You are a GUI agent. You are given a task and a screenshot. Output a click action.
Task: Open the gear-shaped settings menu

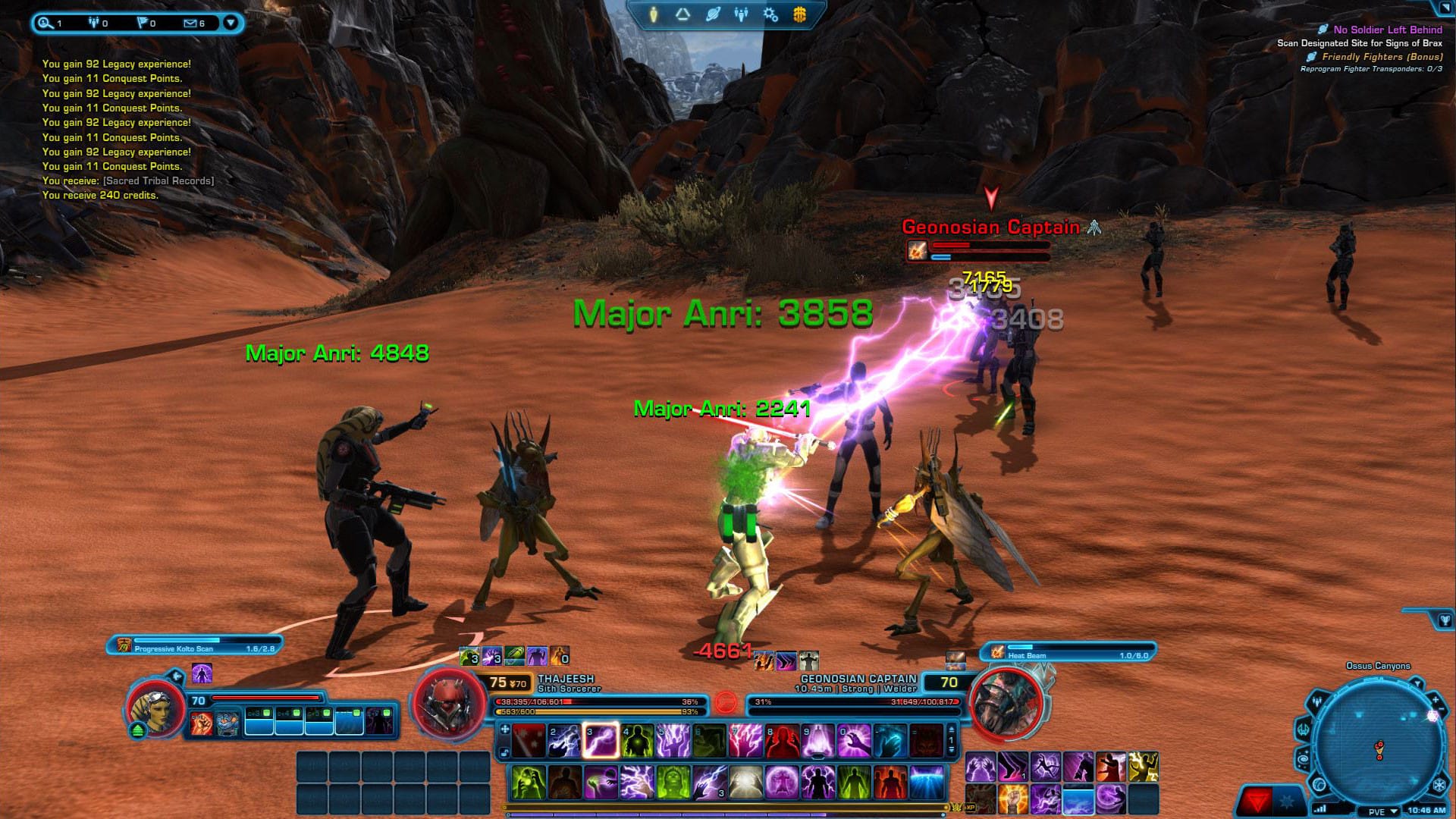point(770,14)
